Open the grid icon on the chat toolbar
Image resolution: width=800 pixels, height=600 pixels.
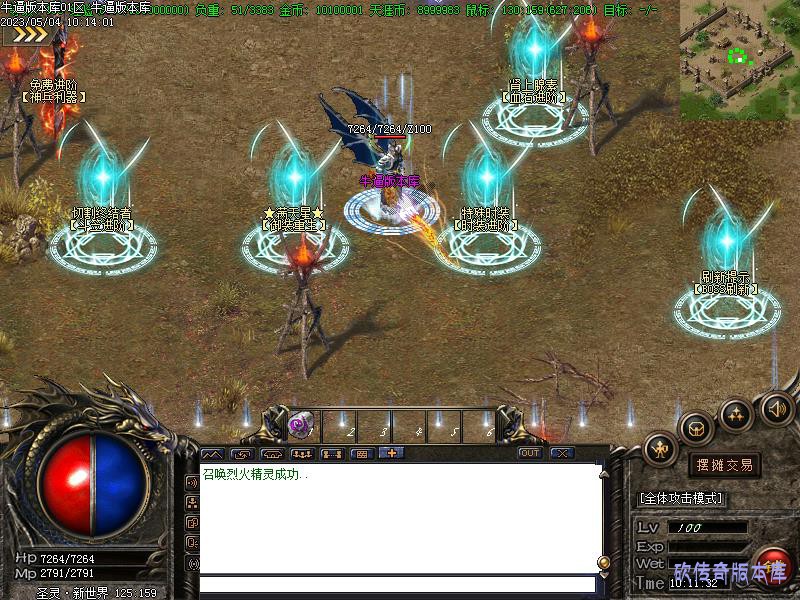(x=362, y=453)
